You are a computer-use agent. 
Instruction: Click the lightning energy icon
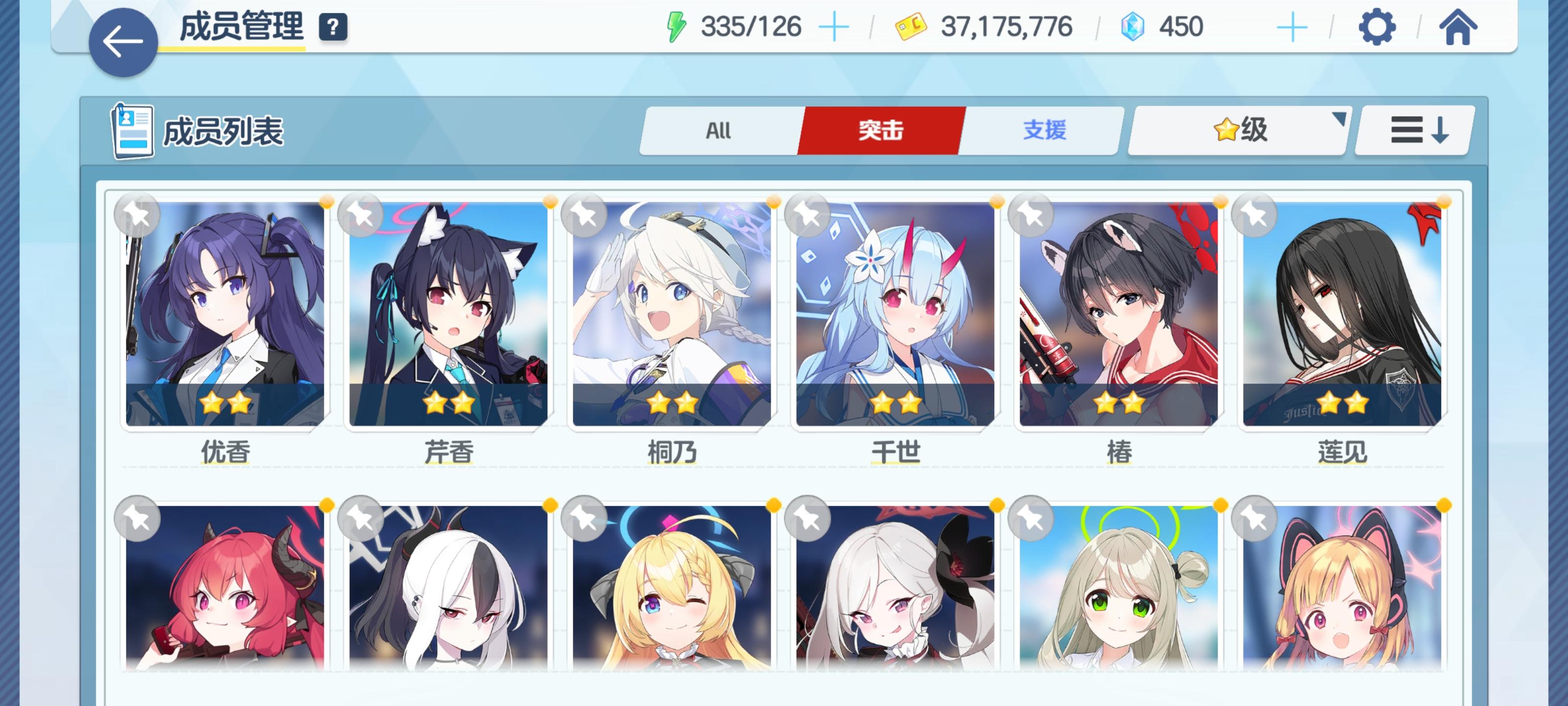click(677, 26)
